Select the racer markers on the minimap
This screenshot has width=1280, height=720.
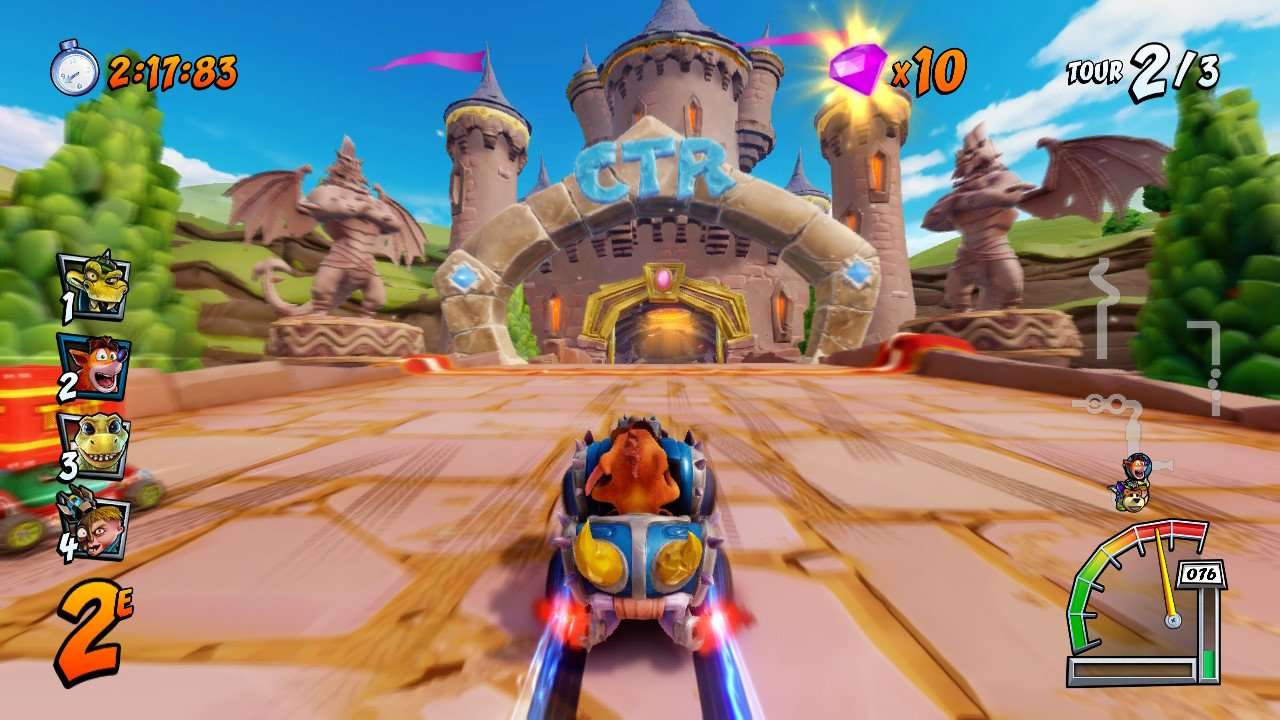click(x=1133, y=480)
